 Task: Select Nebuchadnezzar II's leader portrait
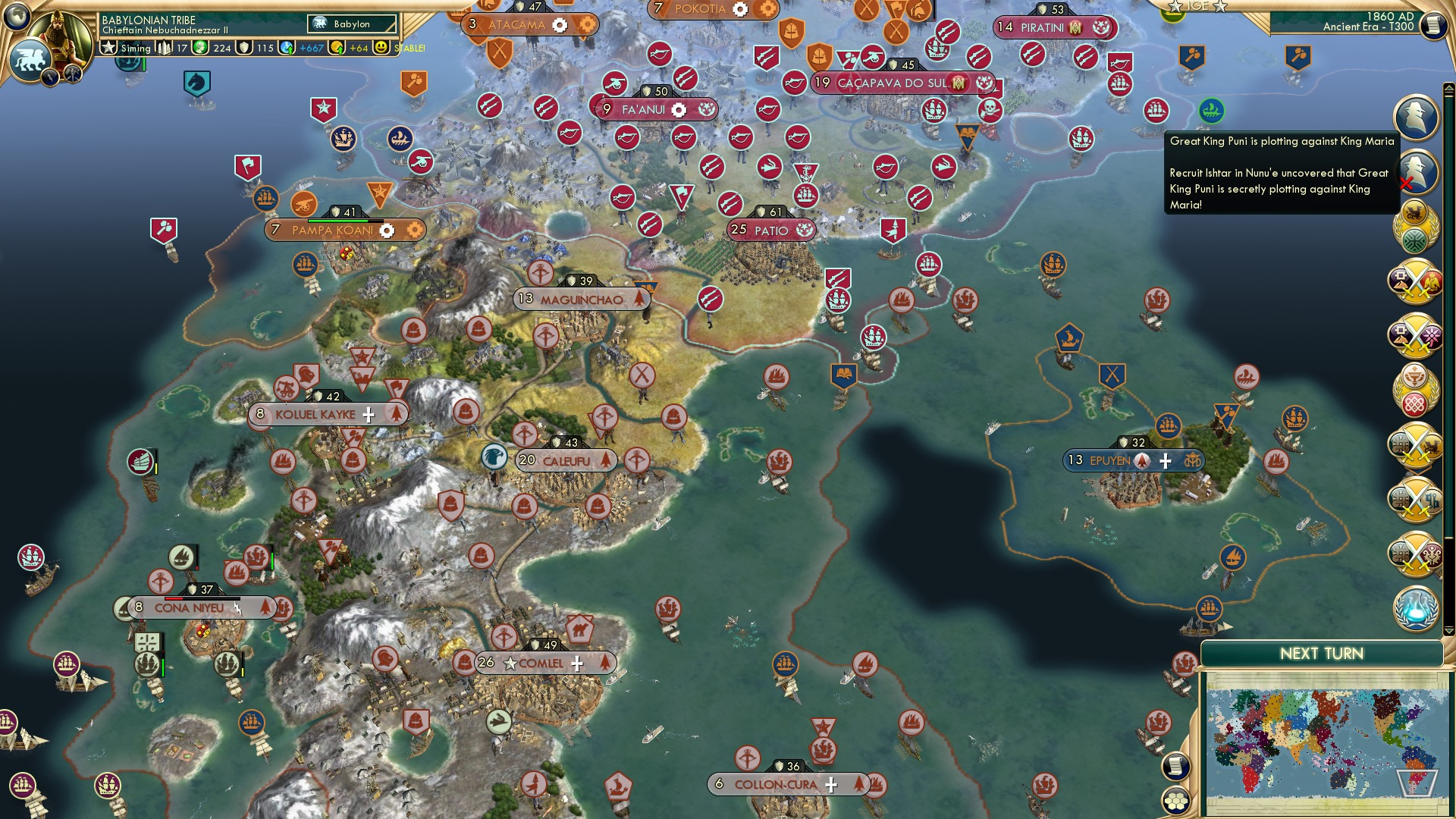pos(59,36)
